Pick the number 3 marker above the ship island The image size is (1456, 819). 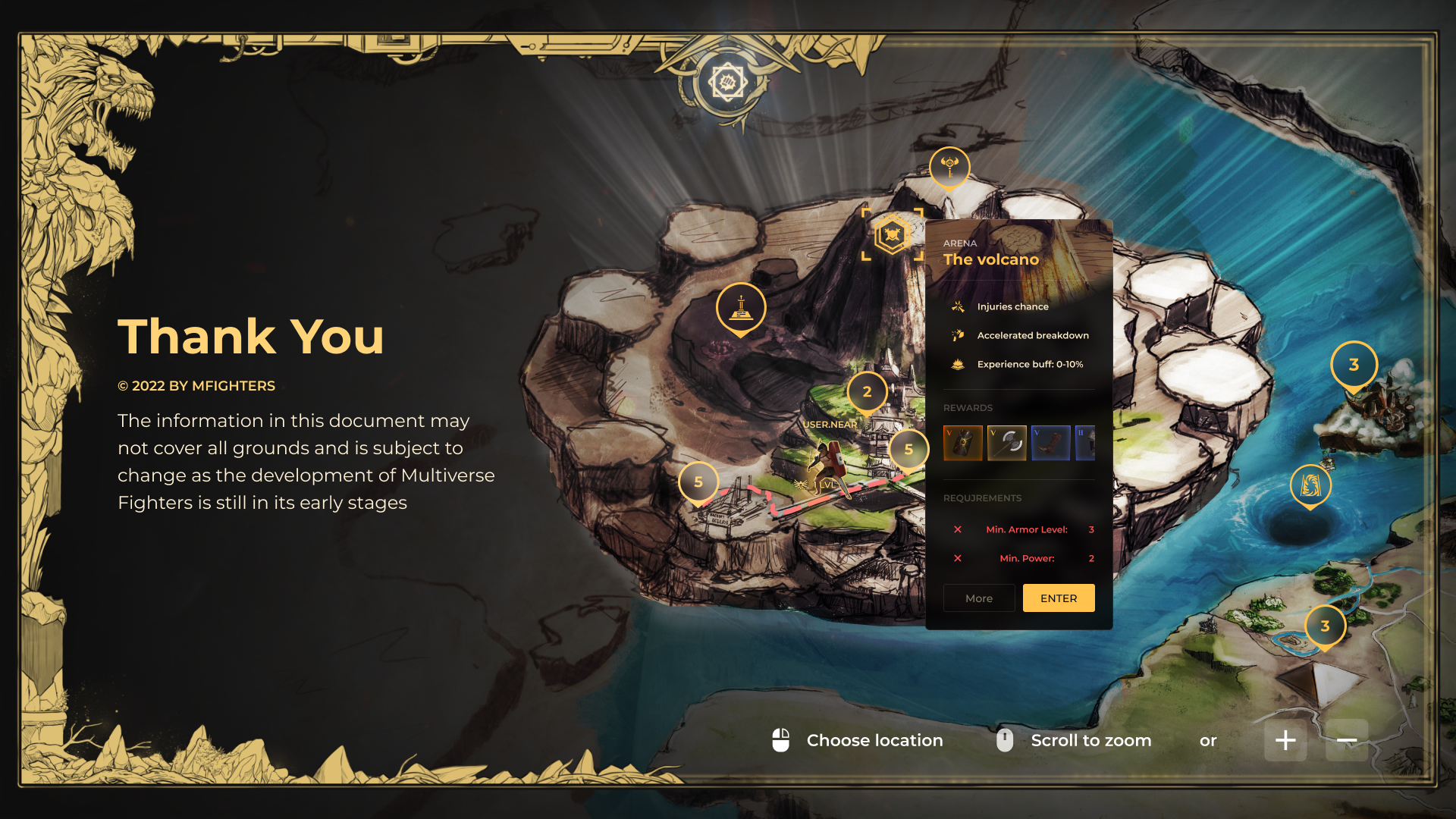click(1354, 365)
